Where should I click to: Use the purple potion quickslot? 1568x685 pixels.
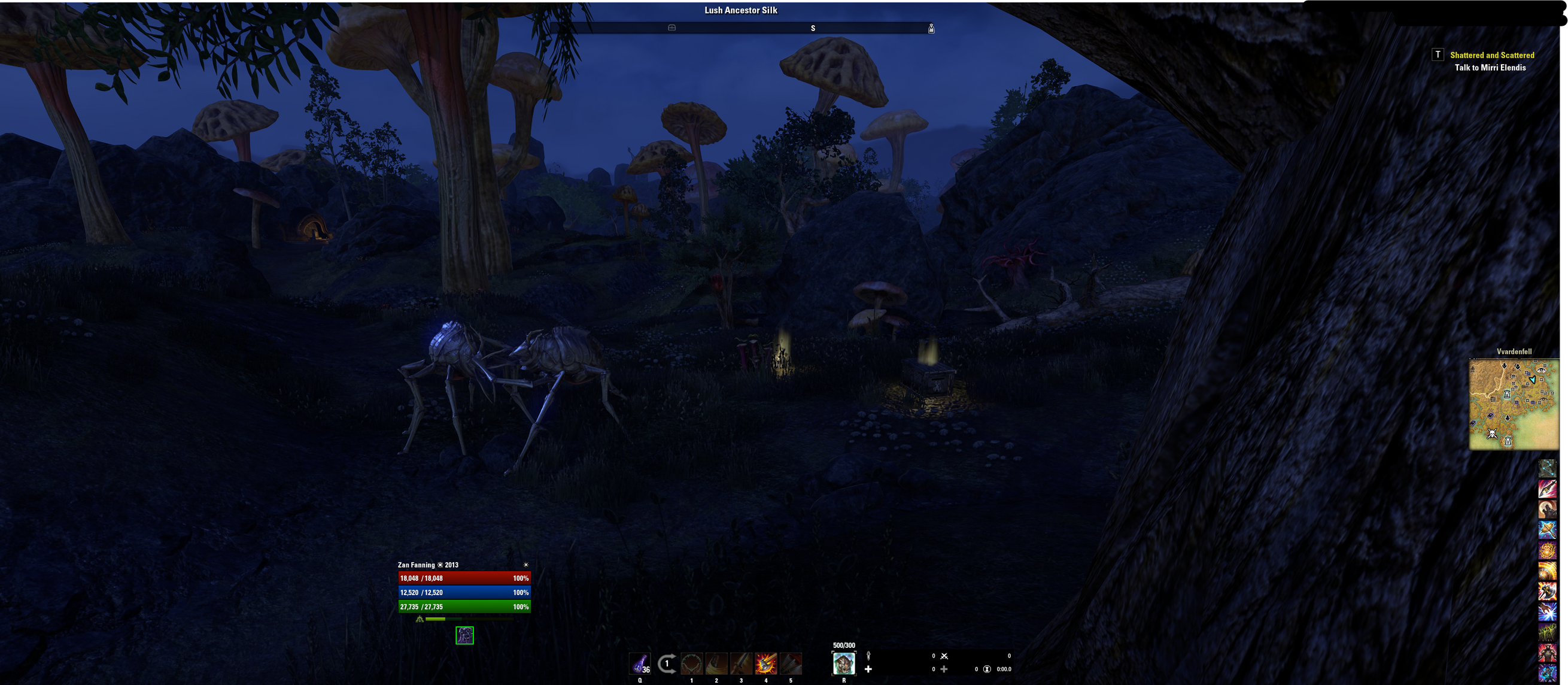click(640, 663)
